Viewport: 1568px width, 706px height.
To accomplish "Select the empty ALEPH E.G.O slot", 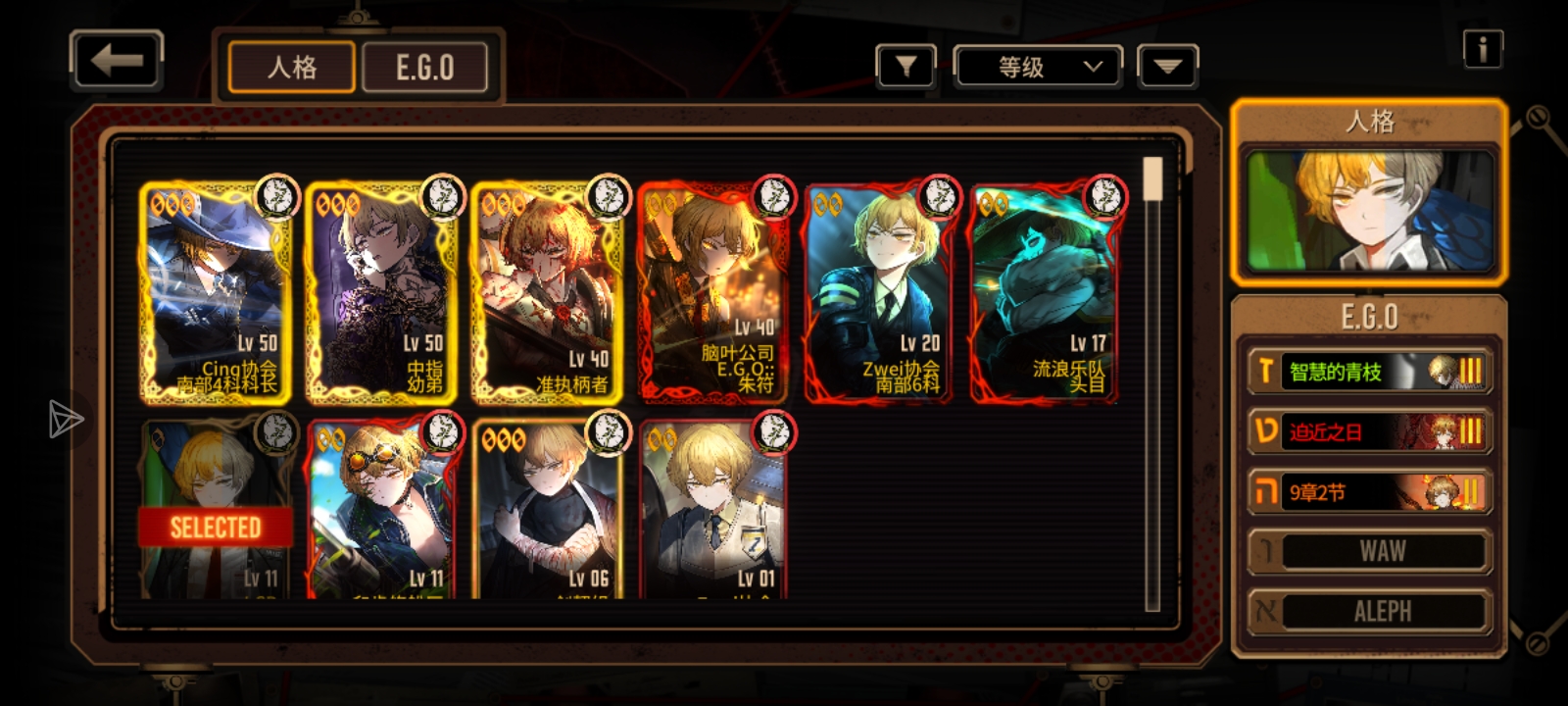I will [1369, 612].
